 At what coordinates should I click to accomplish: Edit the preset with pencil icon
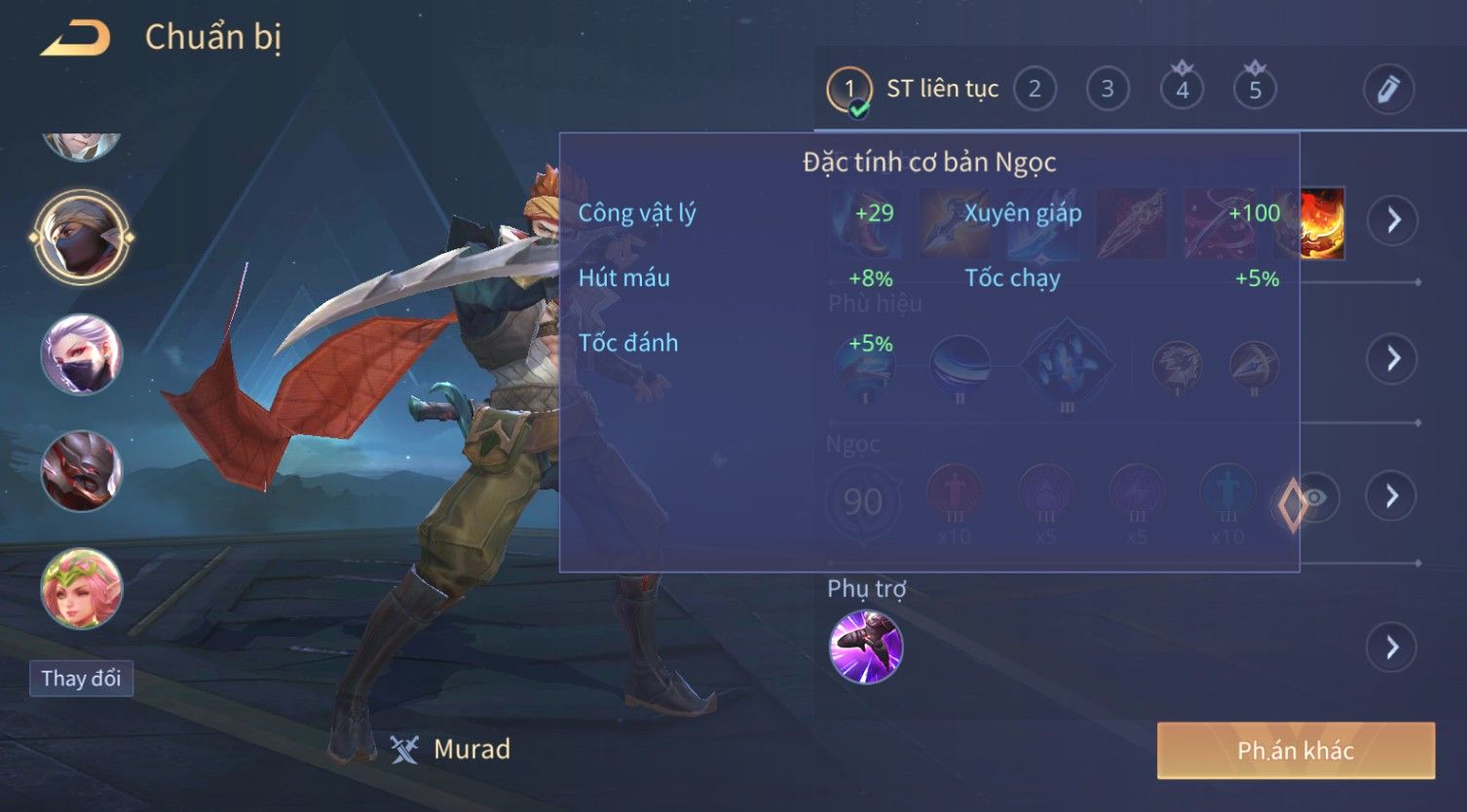(x=1388, y=90)
